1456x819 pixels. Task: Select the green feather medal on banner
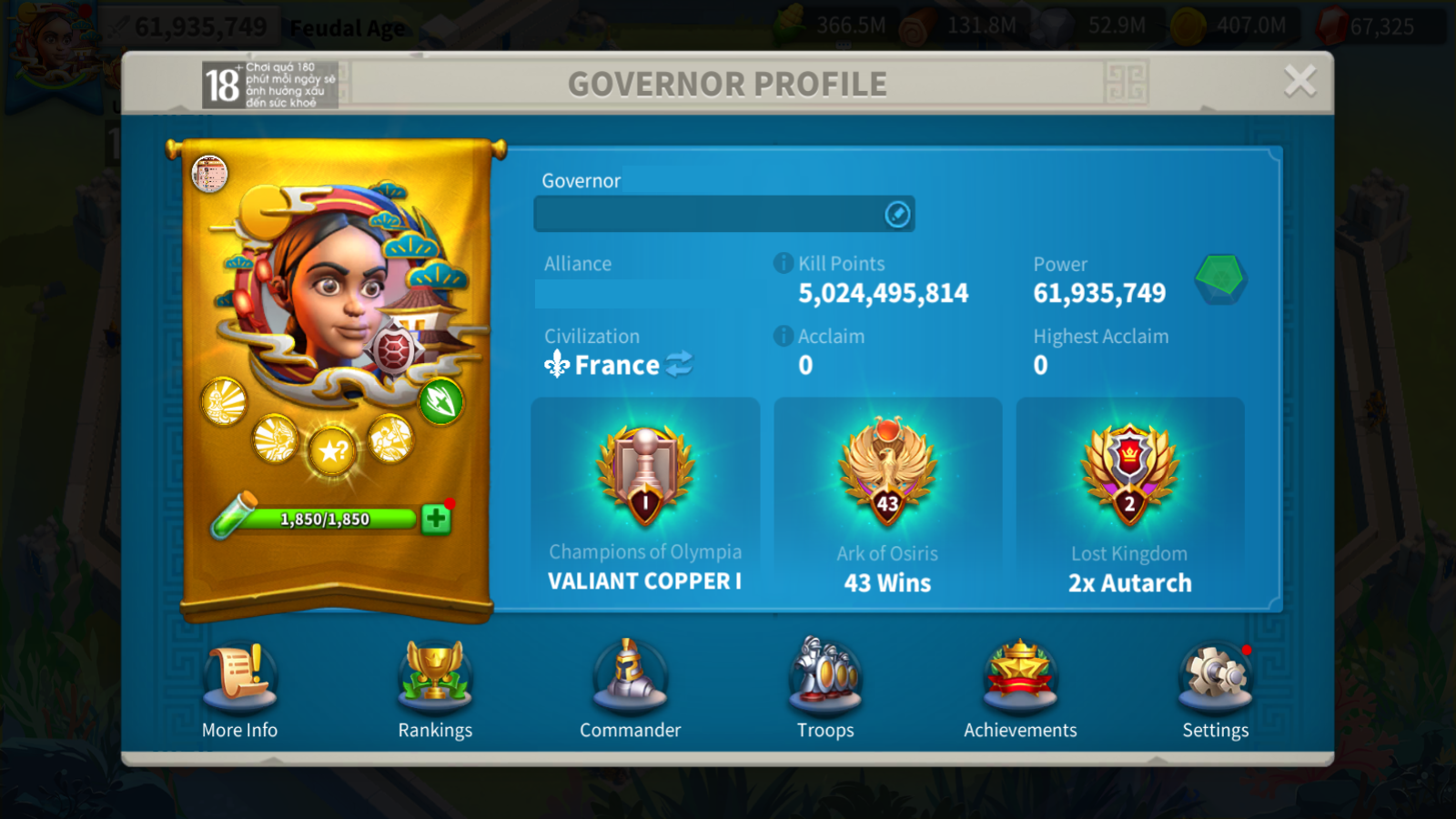click(441, 401)
